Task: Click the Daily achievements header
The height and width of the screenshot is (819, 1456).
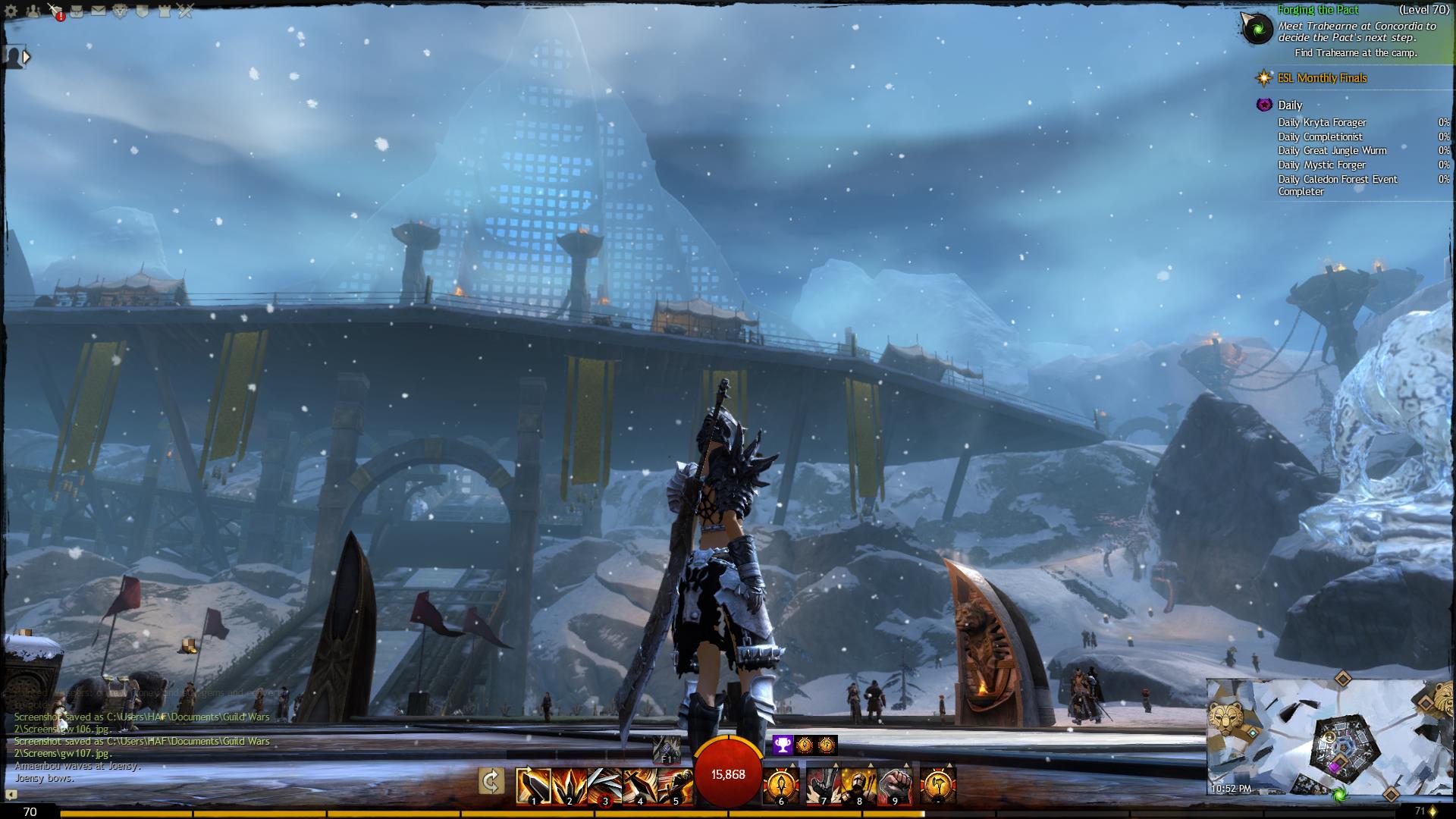Action: coord(1289,105)
